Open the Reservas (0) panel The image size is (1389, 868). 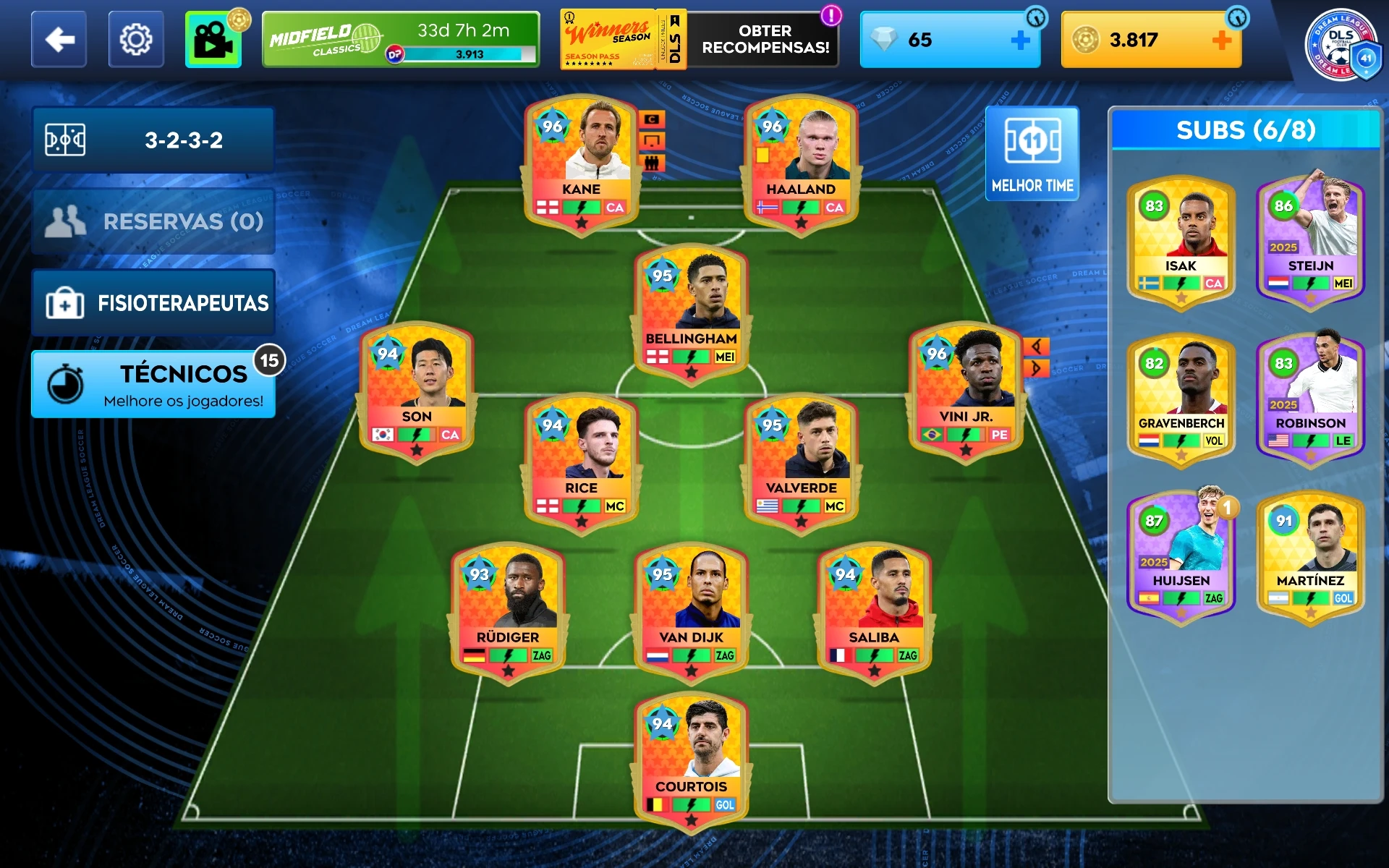153,221
